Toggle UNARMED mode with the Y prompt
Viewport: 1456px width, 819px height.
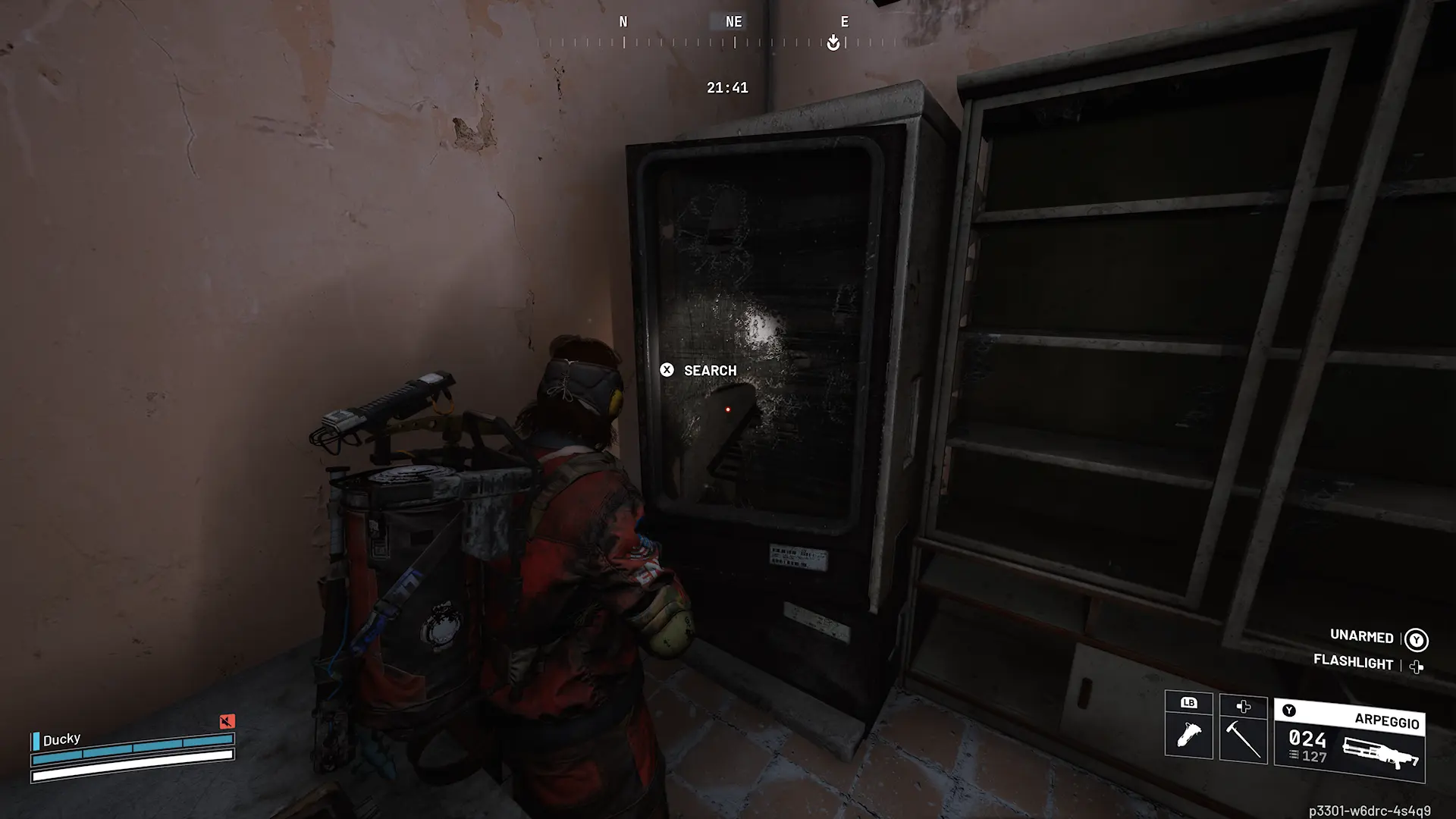[x=1361, y=637]
